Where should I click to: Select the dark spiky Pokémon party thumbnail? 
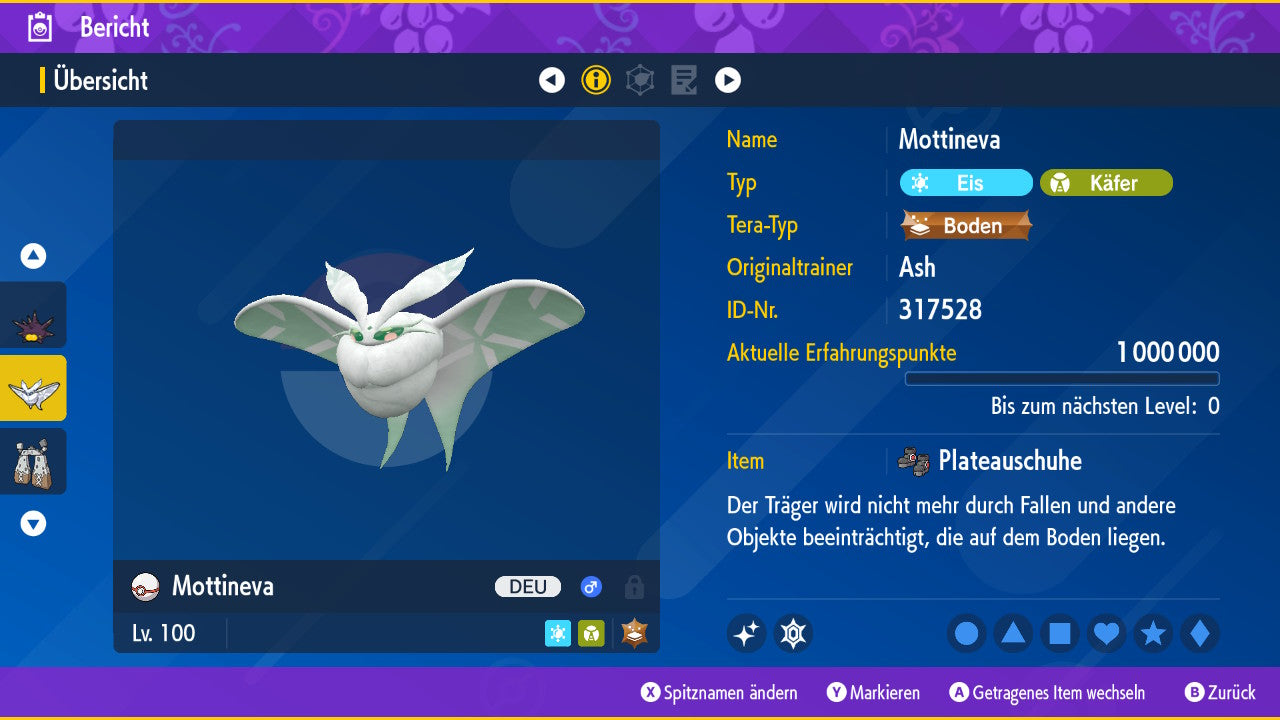(x=33, y=316)
